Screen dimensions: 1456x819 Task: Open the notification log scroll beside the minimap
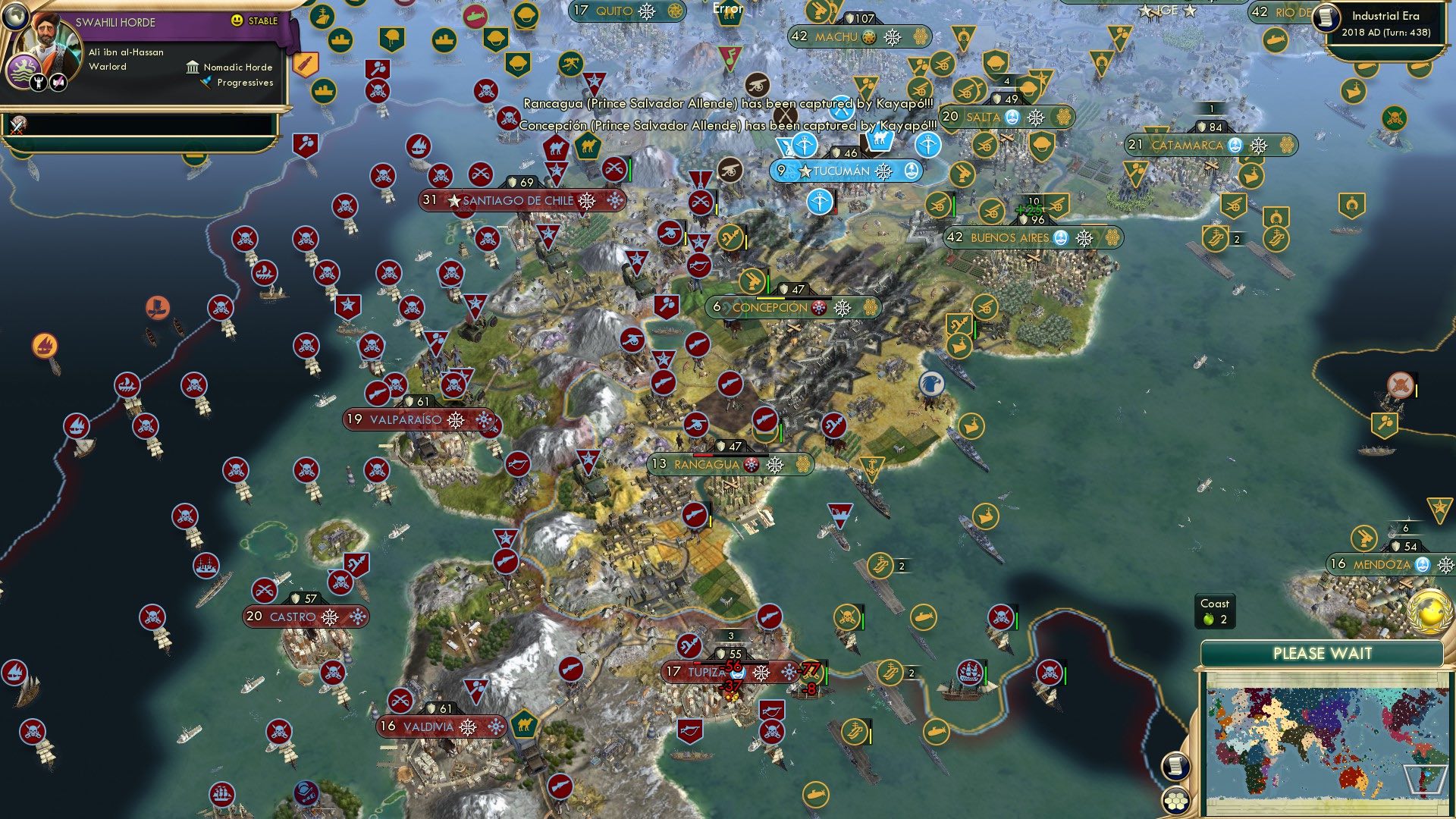point(1176,766)
